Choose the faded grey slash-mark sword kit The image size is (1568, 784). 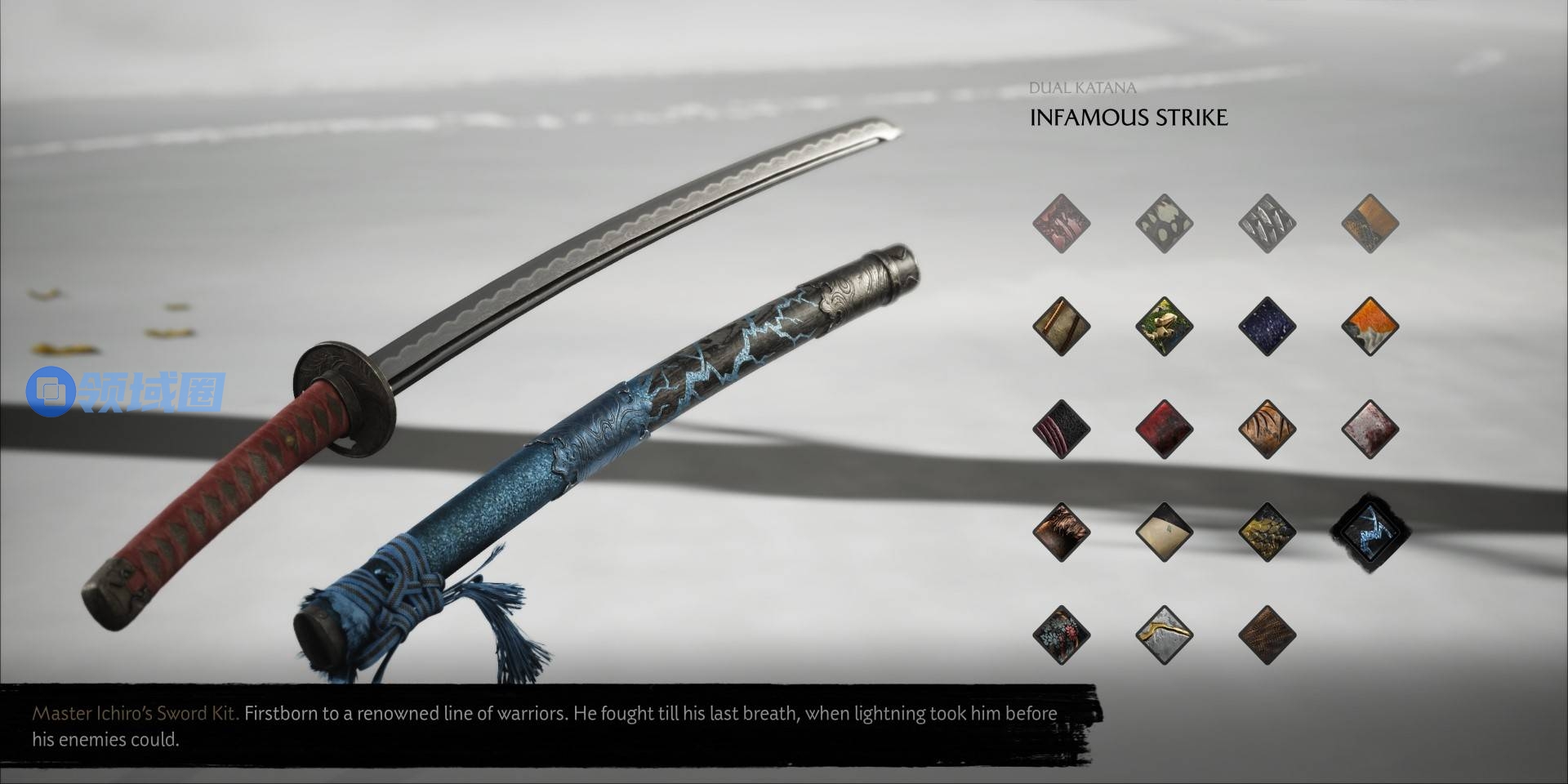[1267, 223]
